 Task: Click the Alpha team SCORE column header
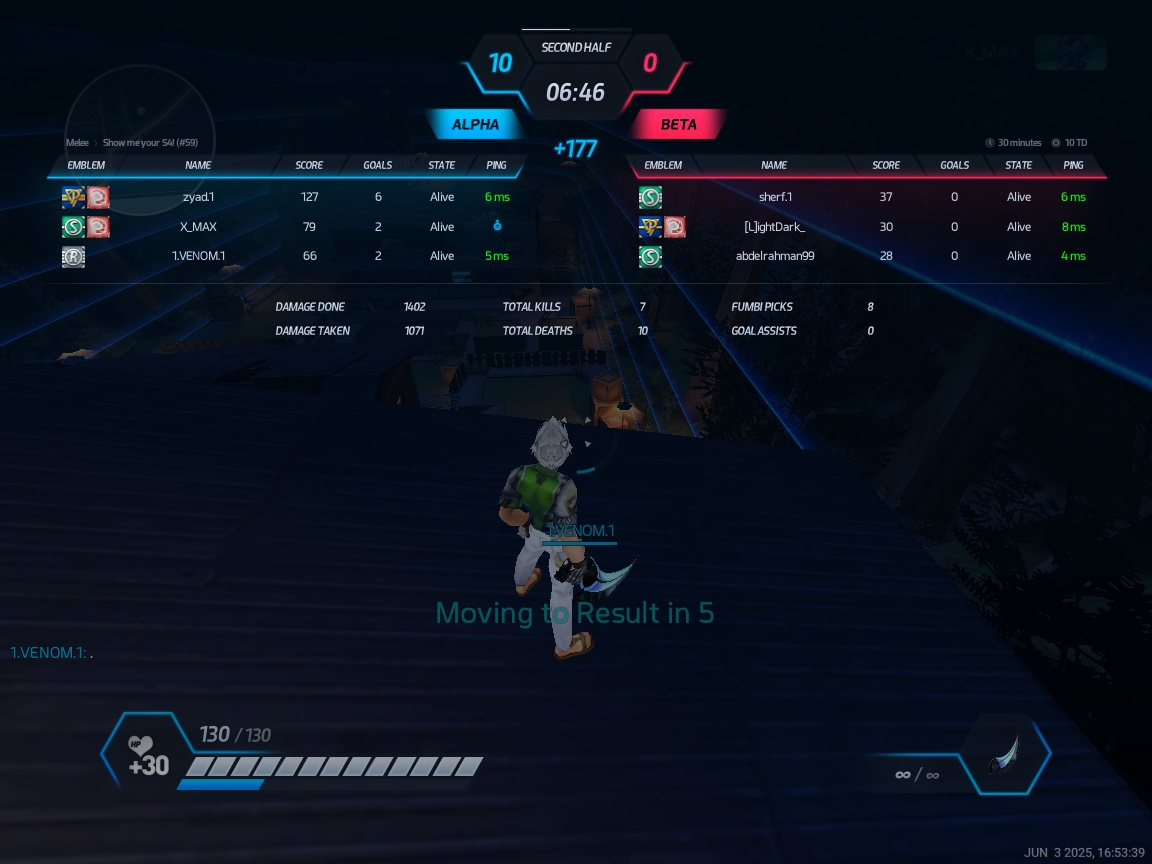click(x=309, y=165)
